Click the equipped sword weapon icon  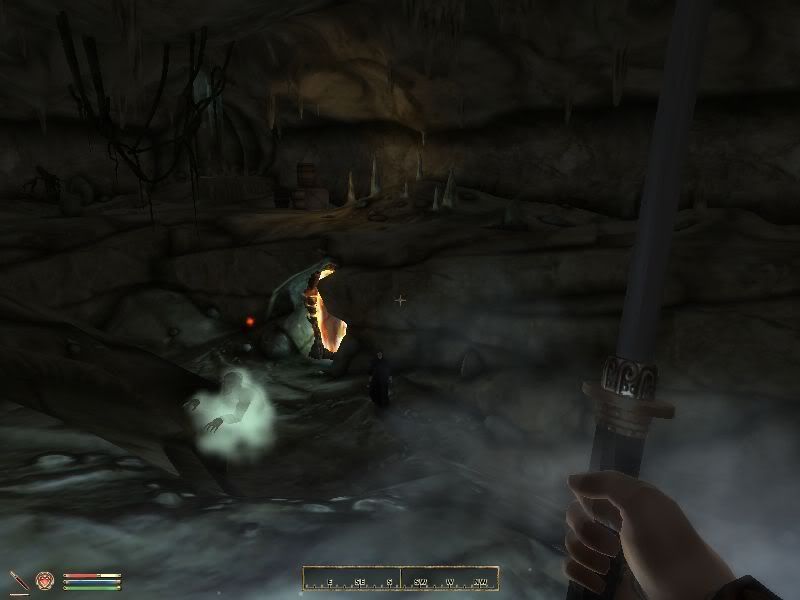click(19, 580)
